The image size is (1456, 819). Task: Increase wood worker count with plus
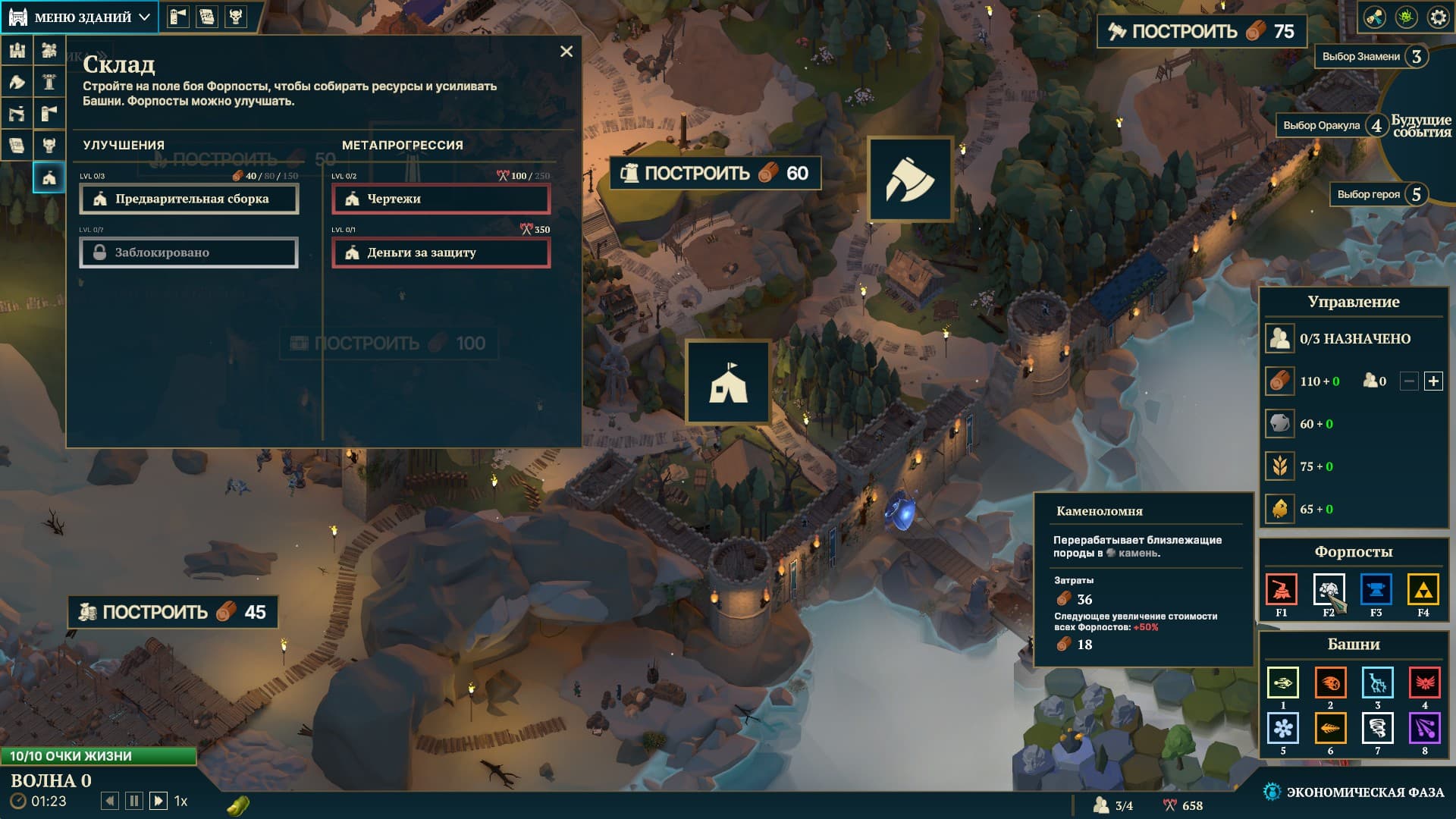tap(1433, 381)
